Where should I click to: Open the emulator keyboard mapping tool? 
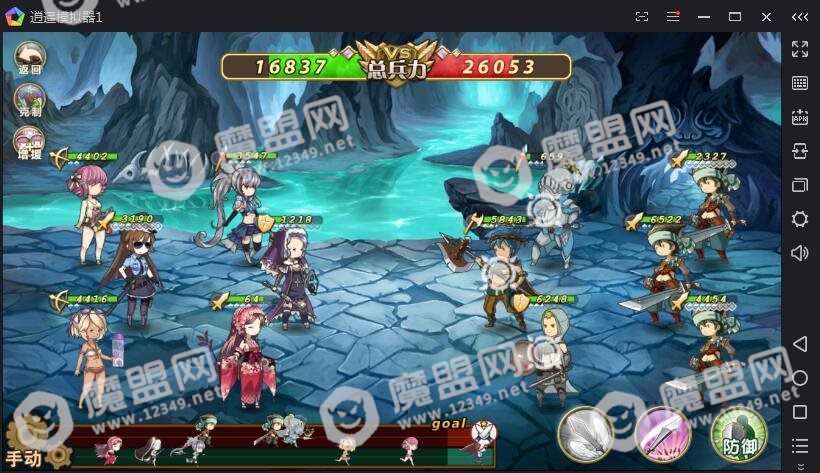tap(800, 83)
